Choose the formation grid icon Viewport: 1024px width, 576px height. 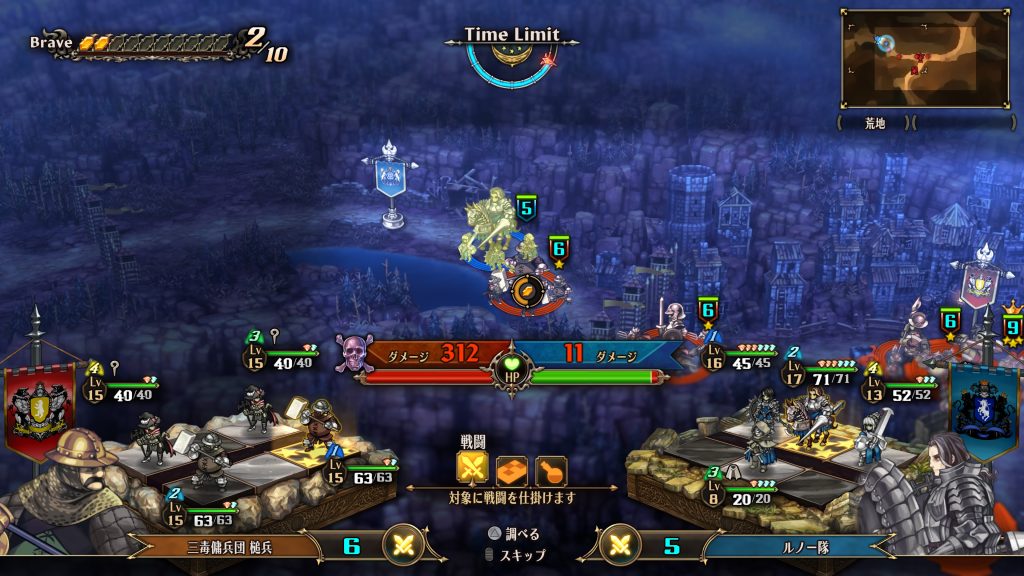512,470
